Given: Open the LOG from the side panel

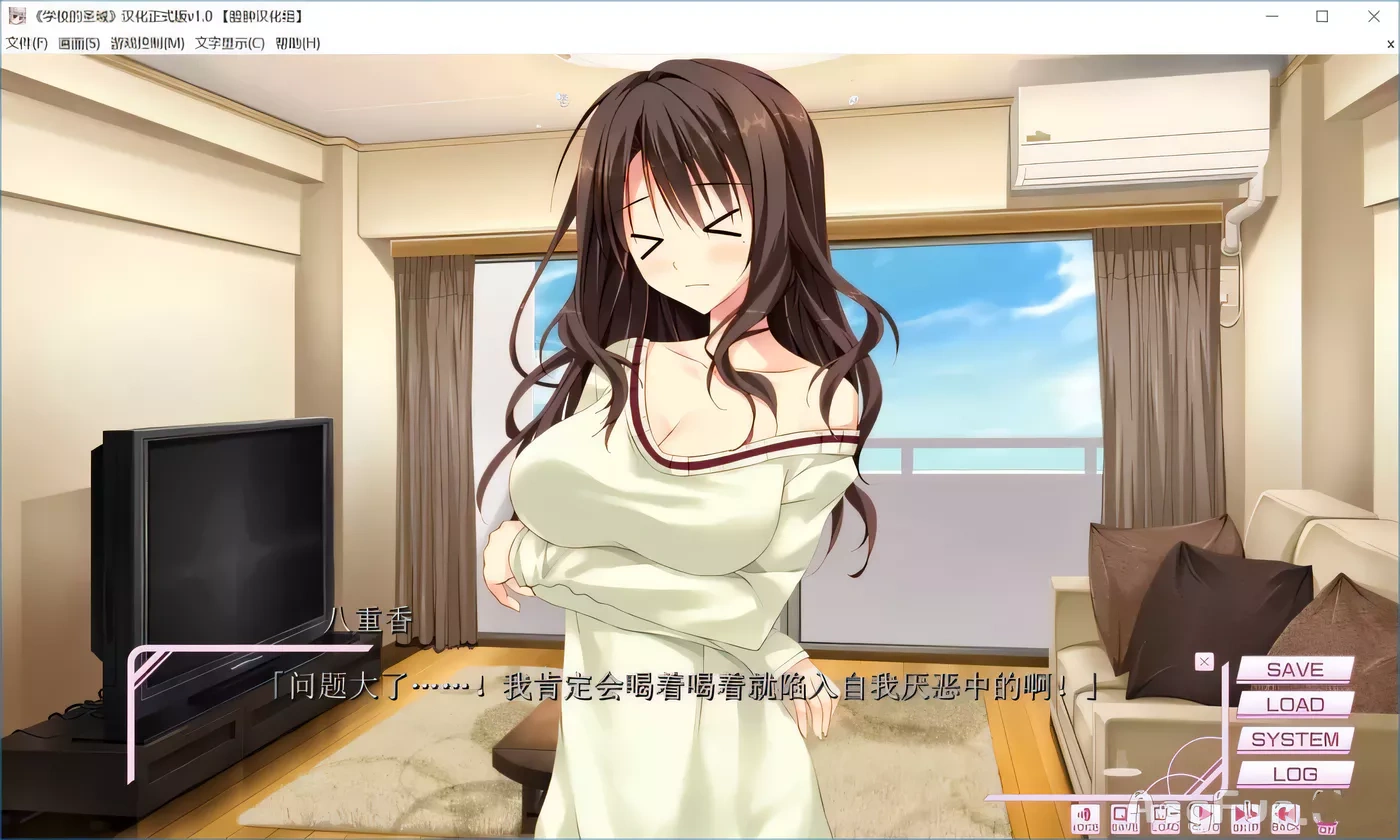Looking at the screenshot, I should (x=1297, y=773).
